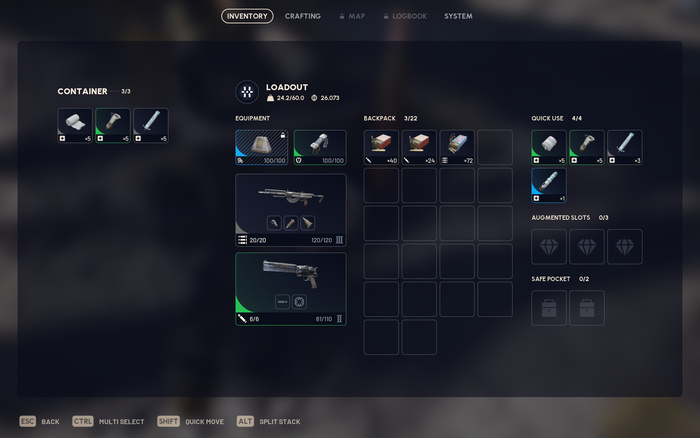Select the x40 ammo stack in Backpack
Viewport: 700px width, 438px height.
tap(381, 147)
